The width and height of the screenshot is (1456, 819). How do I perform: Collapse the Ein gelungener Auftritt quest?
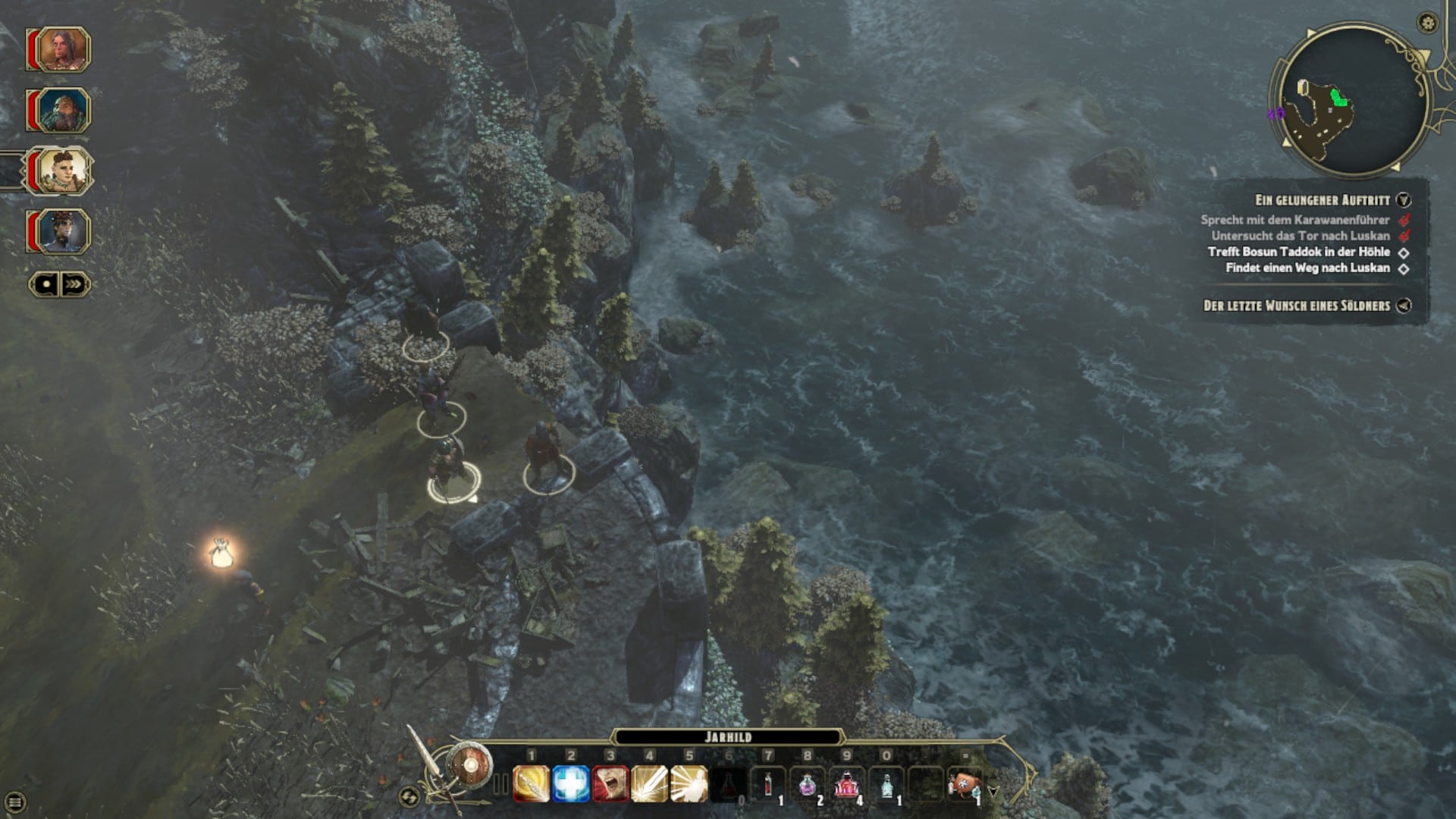pyautogui.click(x=1404, y=200)
